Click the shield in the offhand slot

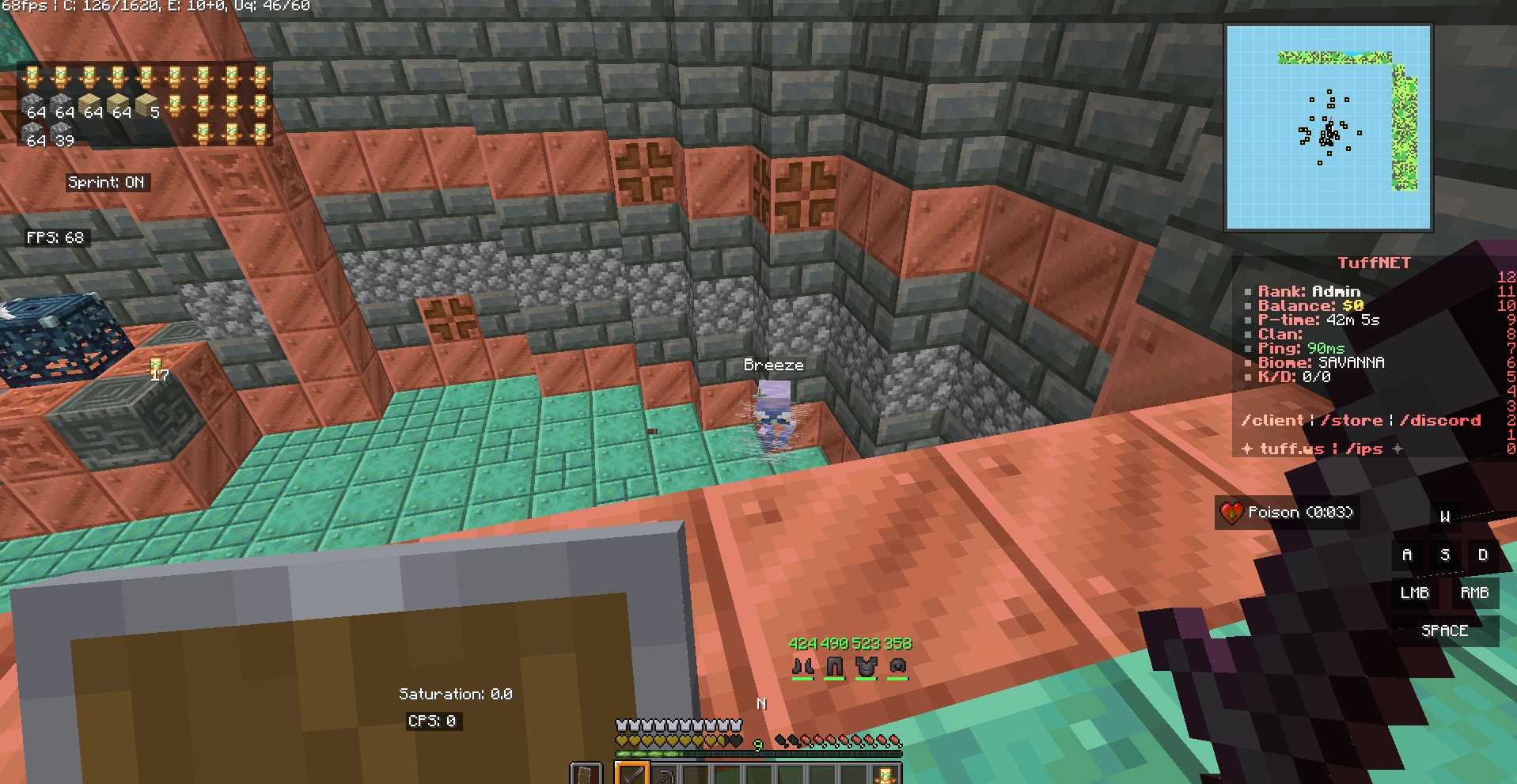[586, 775]
